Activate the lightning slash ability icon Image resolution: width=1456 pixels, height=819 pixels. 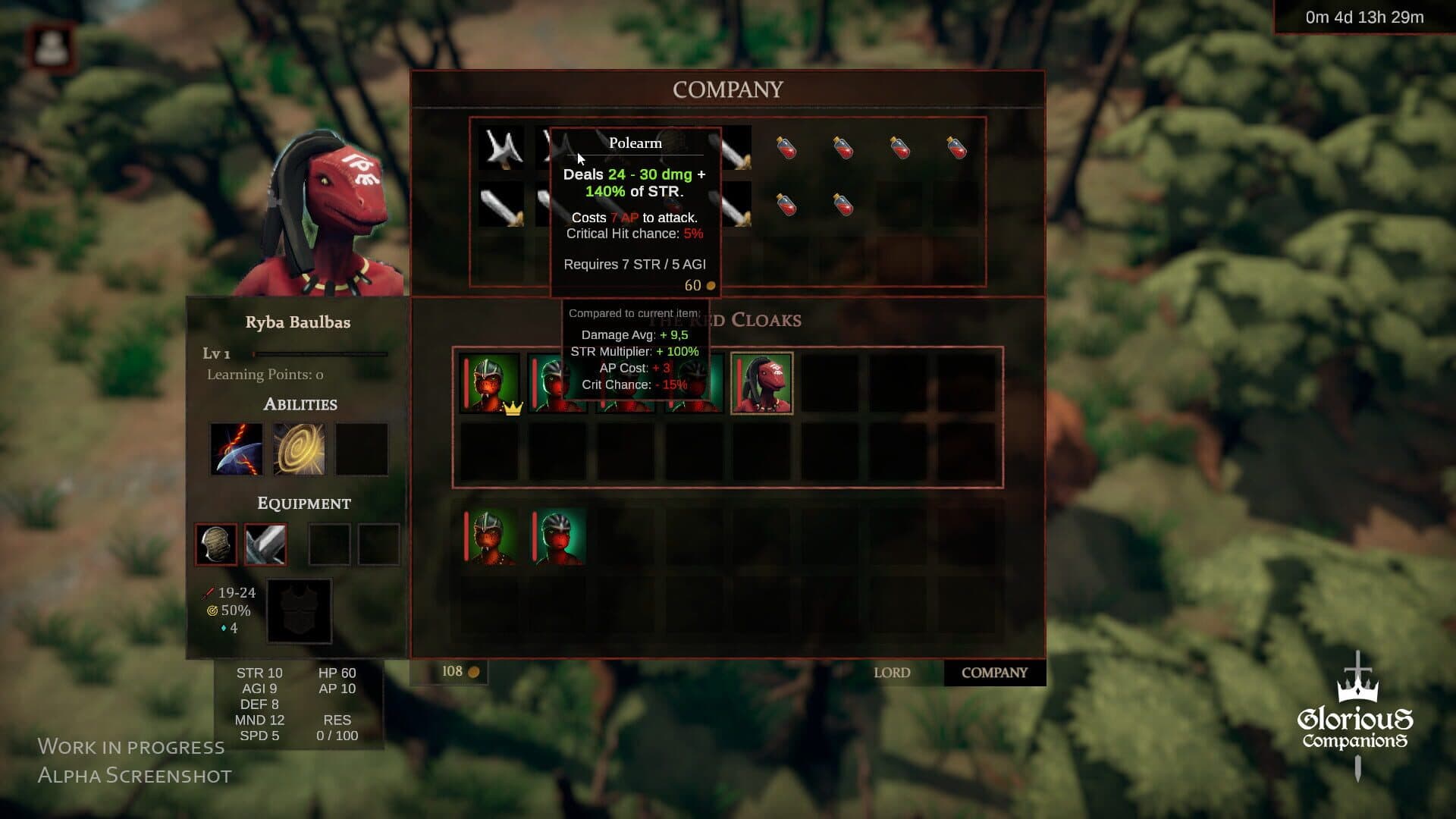(x=237, y=449)
